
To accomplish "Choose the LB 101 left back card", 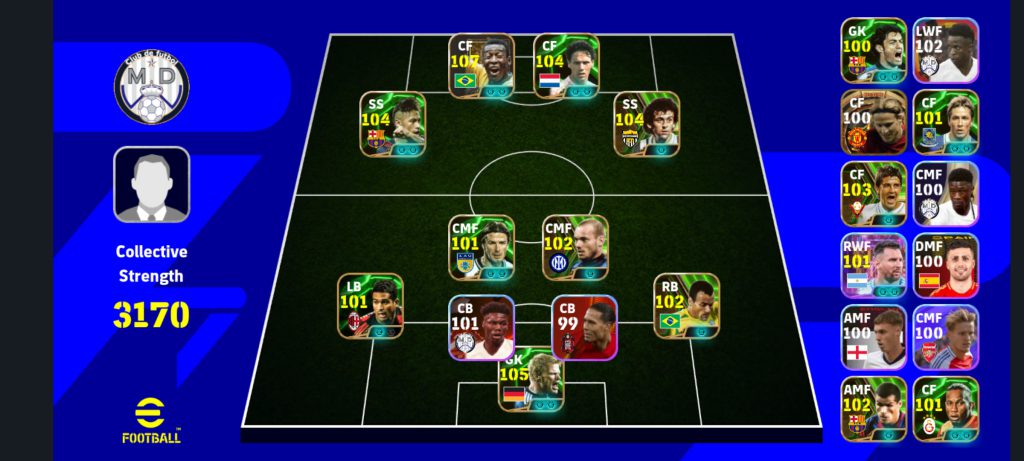I will [x=370, y=306].
